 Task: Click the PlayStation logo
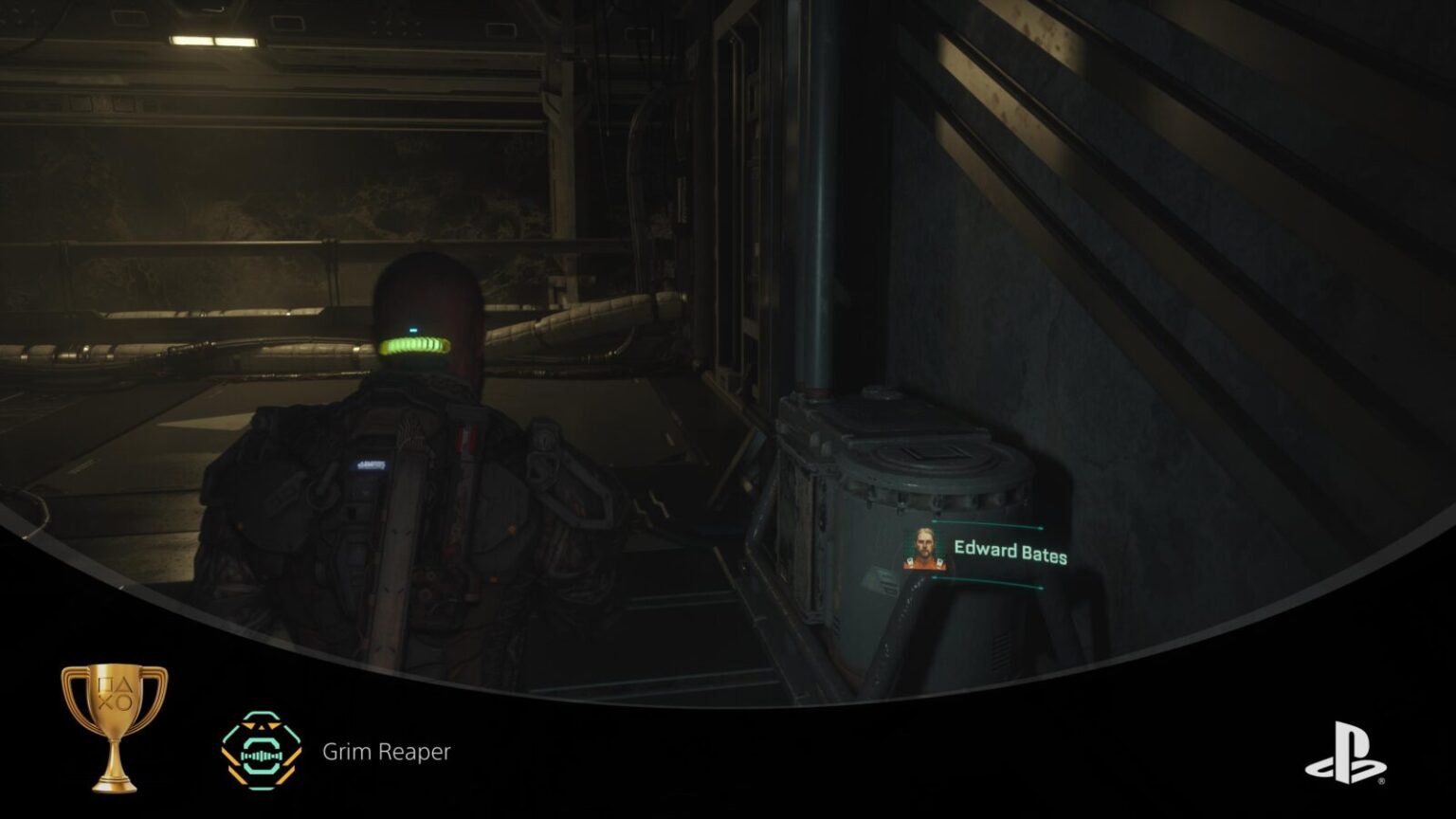point(1345,754)
